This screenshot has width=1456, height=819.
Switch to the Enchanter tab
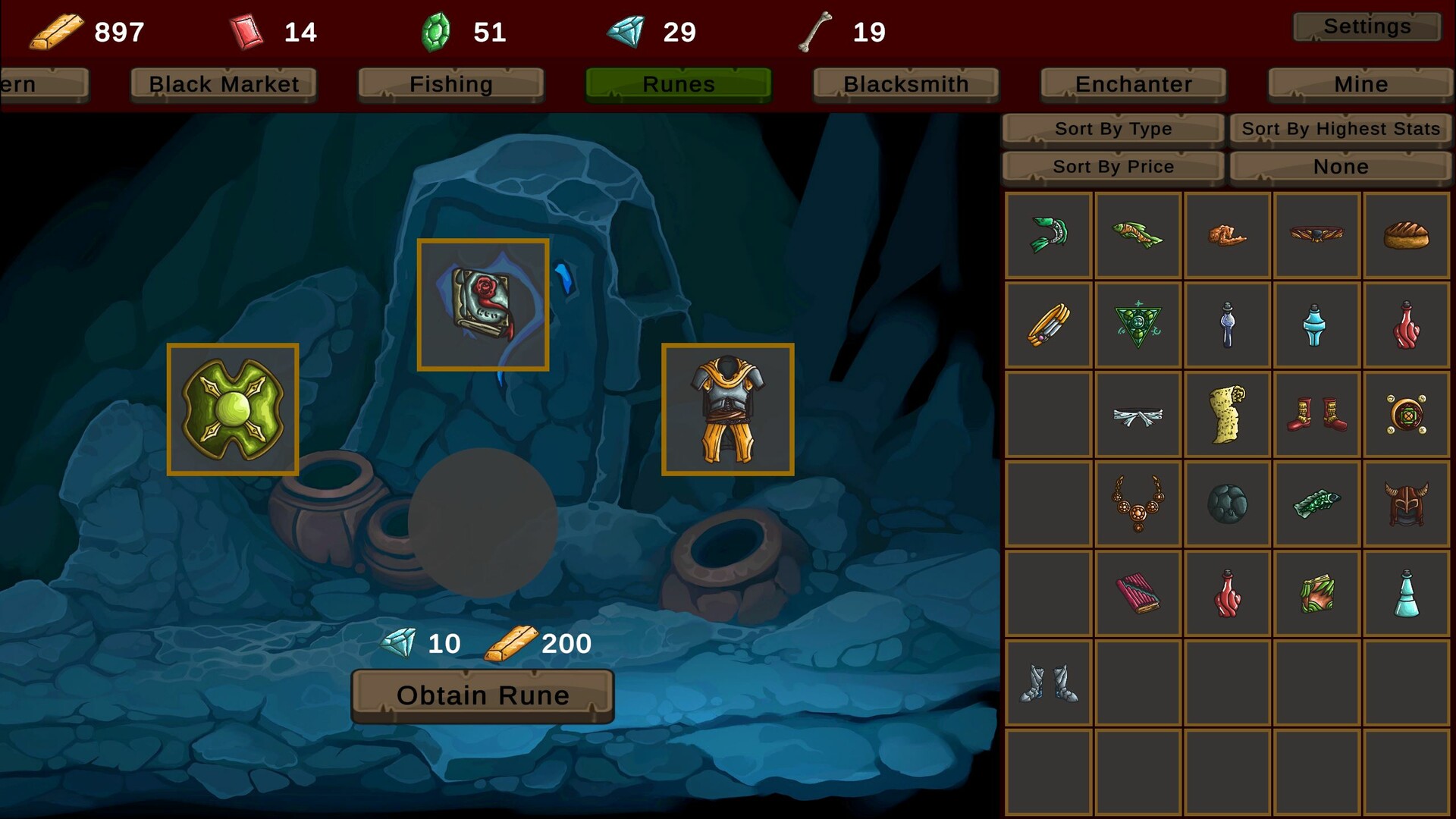tap(1132, 84)
